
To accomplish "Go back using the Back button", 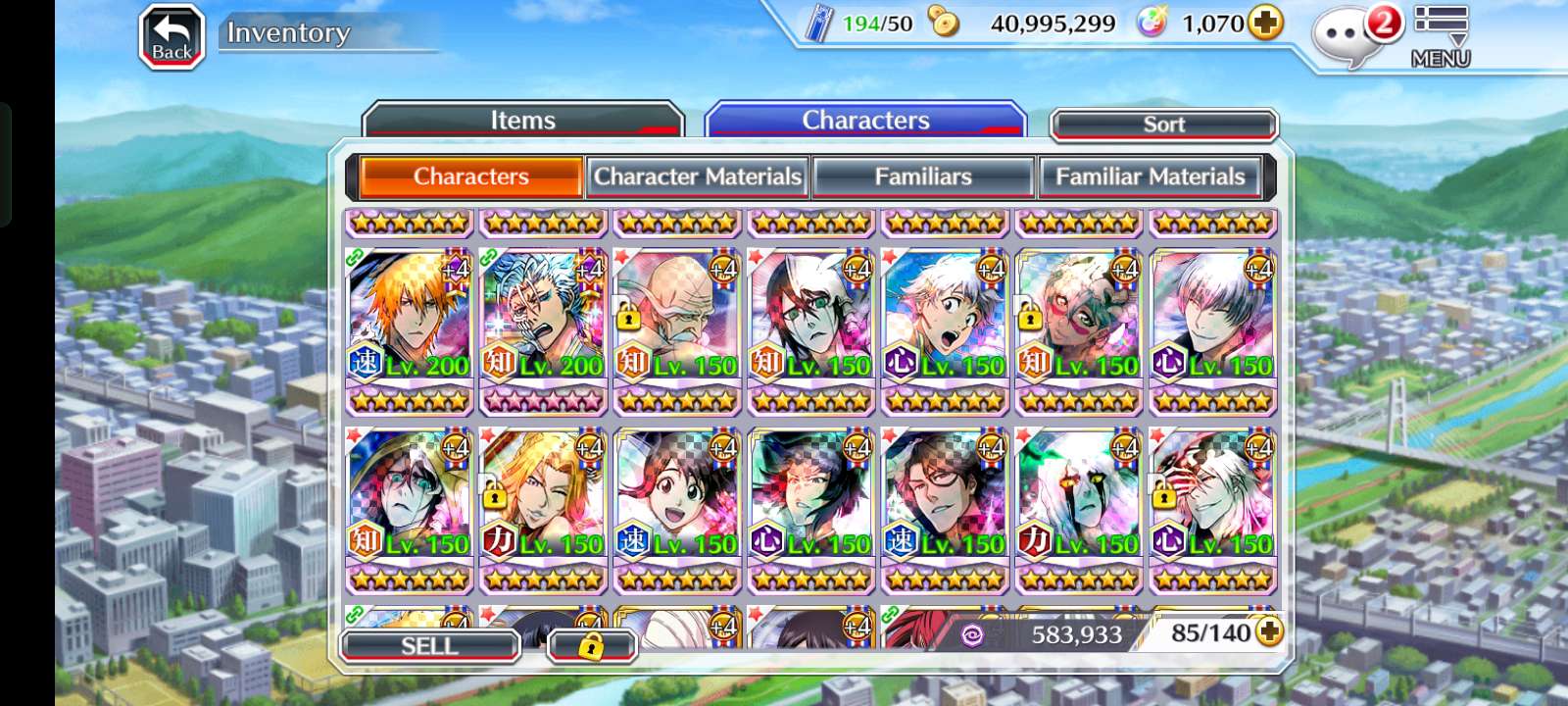I will click(x=171, y=38).
